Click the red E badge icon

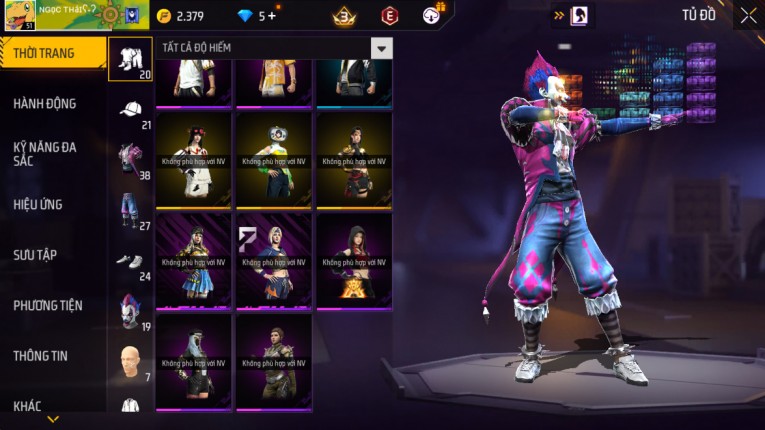point(390,16)
